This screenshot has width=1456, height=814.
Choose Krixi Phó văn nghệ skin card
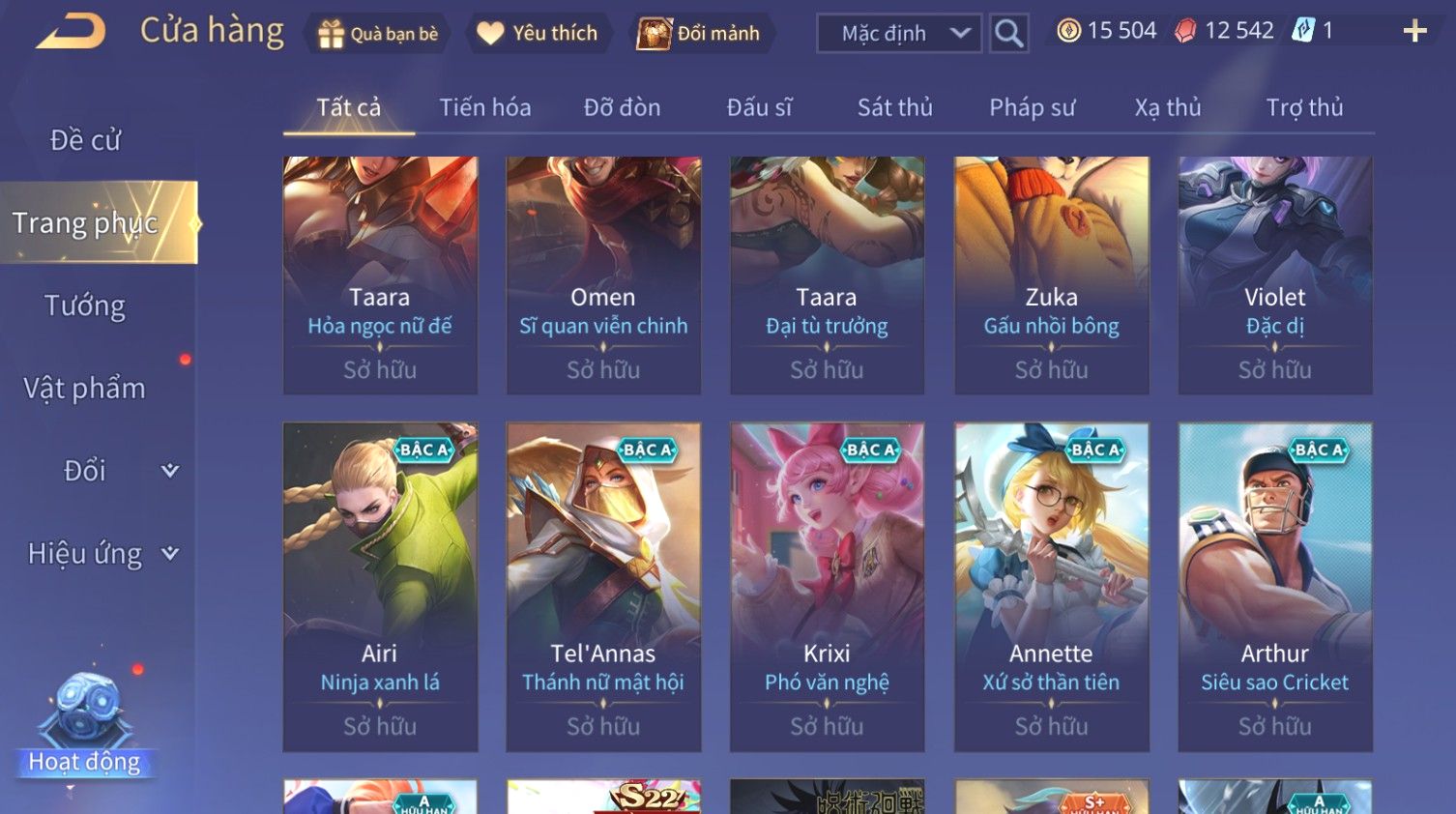click(x=827, y=587)
